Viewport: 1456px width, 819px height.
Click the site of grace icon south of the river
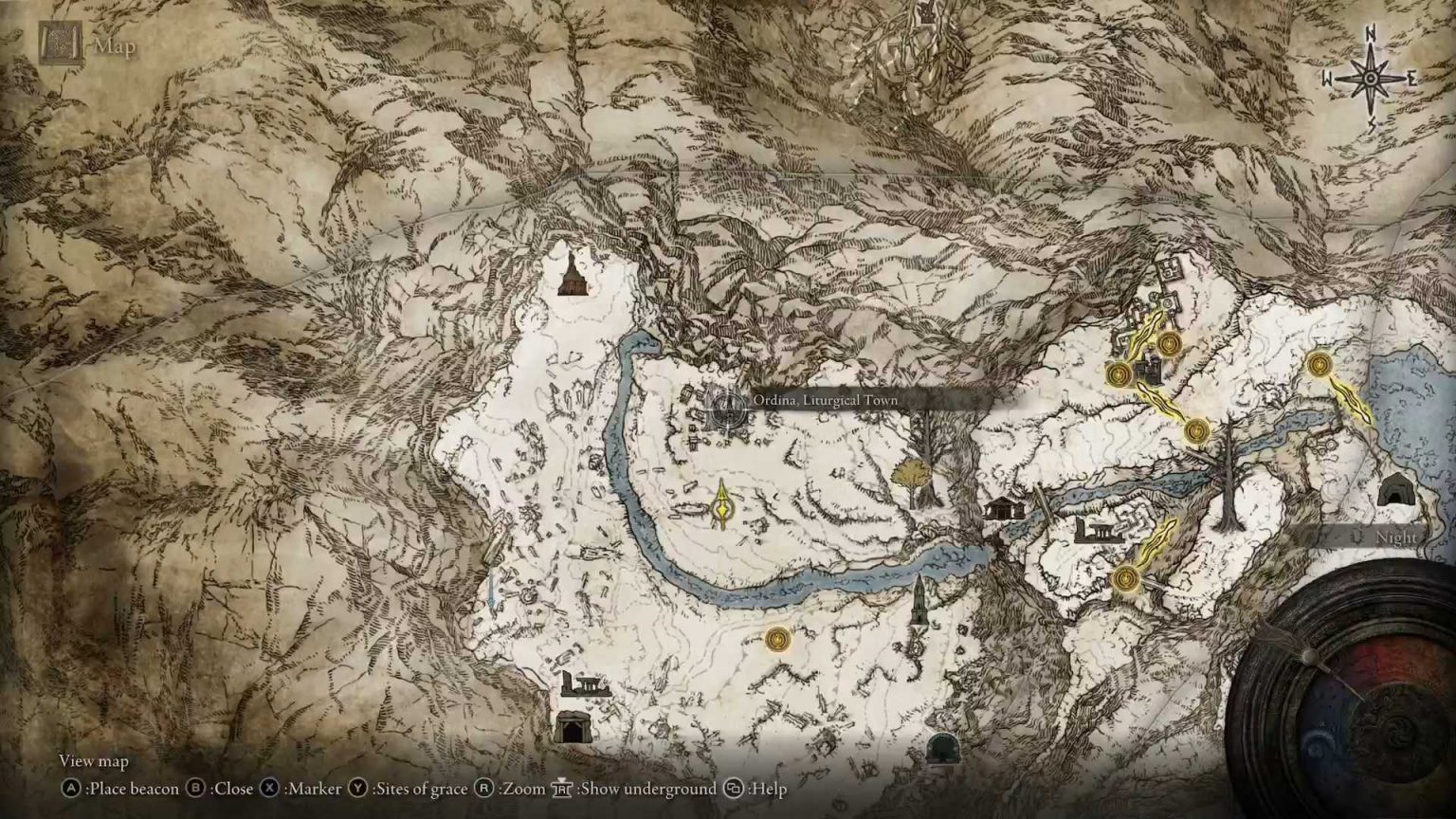(777, 639)
